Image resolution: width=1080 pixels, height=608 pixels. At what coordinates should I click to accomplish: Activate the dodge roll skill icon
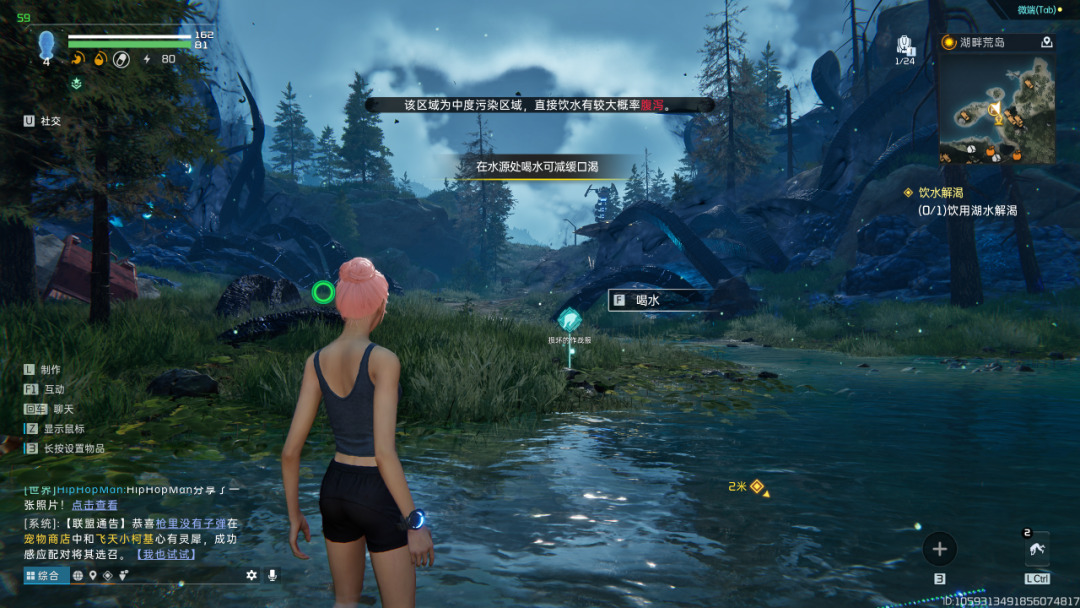1036,550
